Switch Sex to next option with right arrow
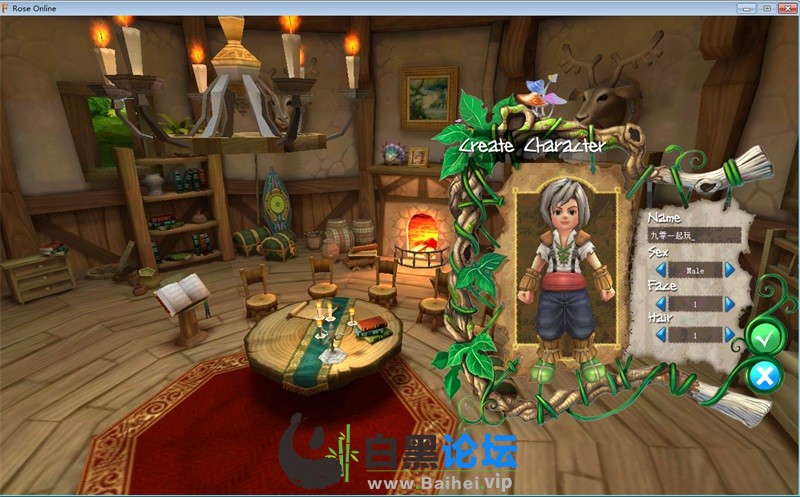800x497 pixels. (x=729, y=270)
